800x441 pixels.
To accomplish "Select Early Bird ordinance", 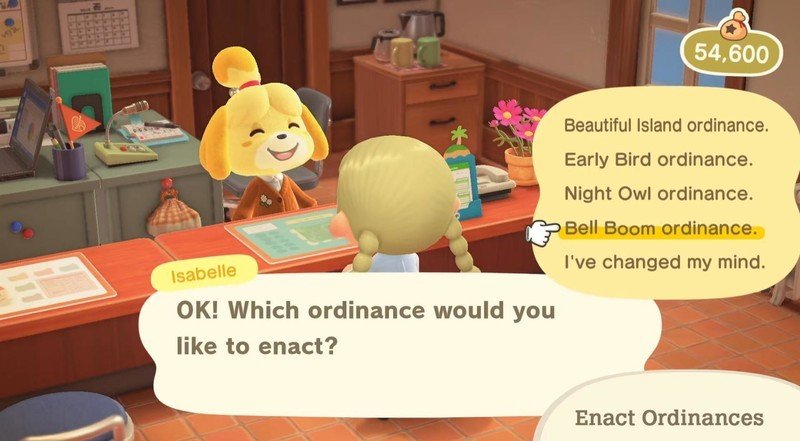I will coord(656,159).
